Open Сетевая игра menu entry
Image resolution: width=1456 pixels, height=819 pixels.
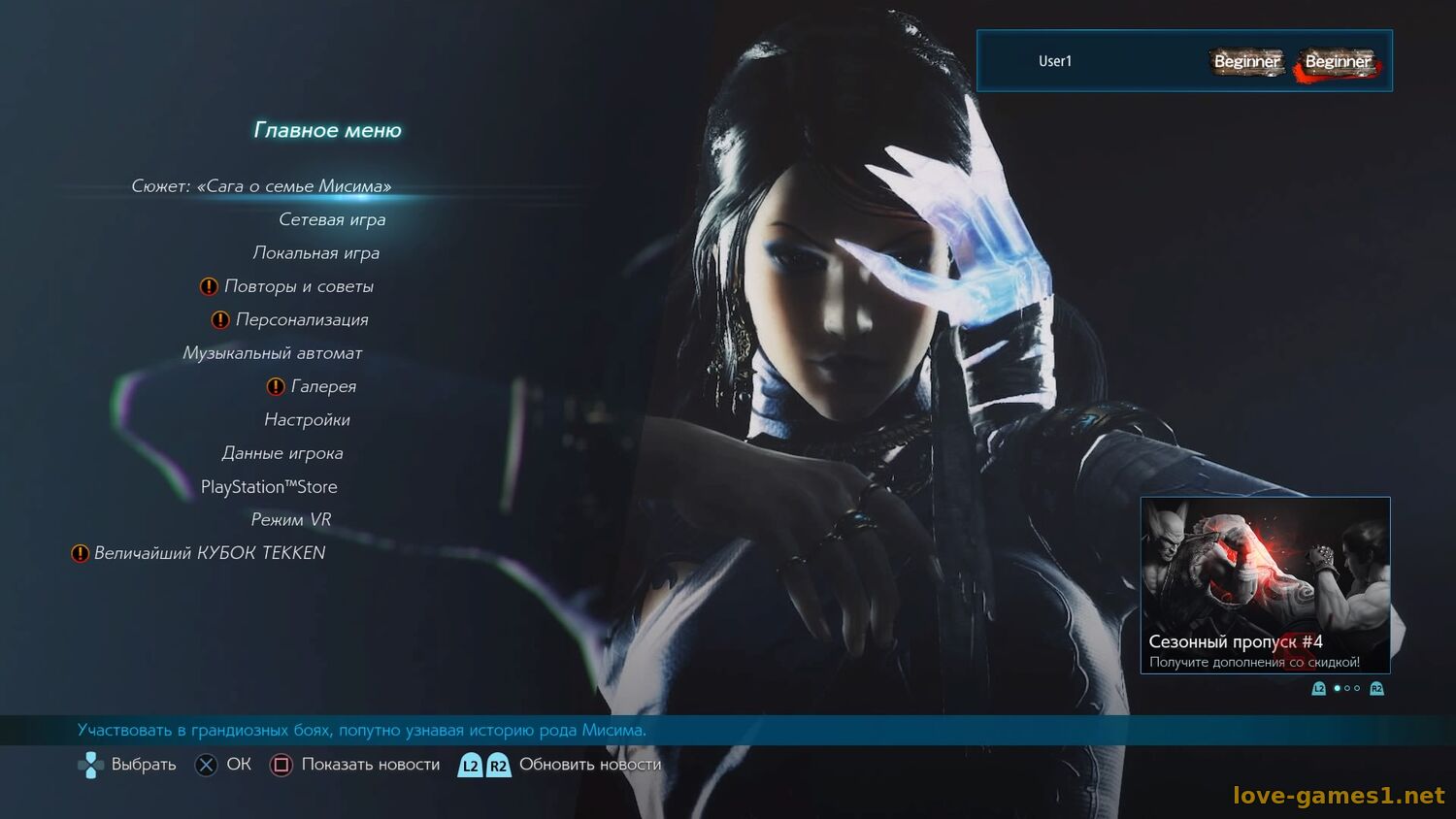(332, 220)
